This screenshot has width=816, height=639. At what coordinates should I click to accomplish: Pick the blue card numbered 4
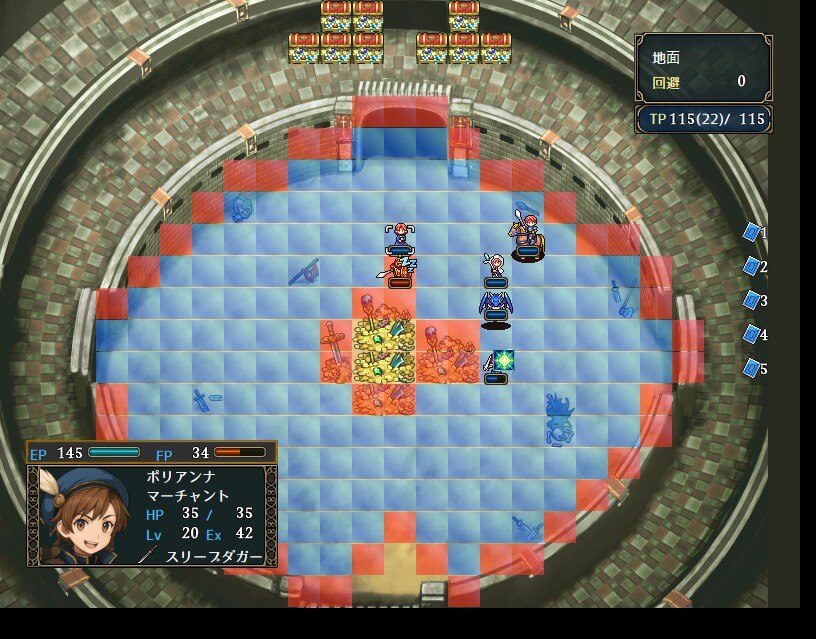tap(752, 334)
